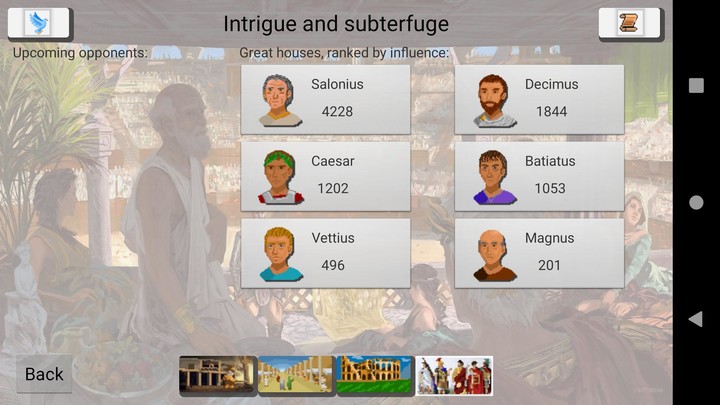Image resolution: width=720 pixels, height=405 pixels.
Task: Show the market street scene
Action: pos(296,376)
